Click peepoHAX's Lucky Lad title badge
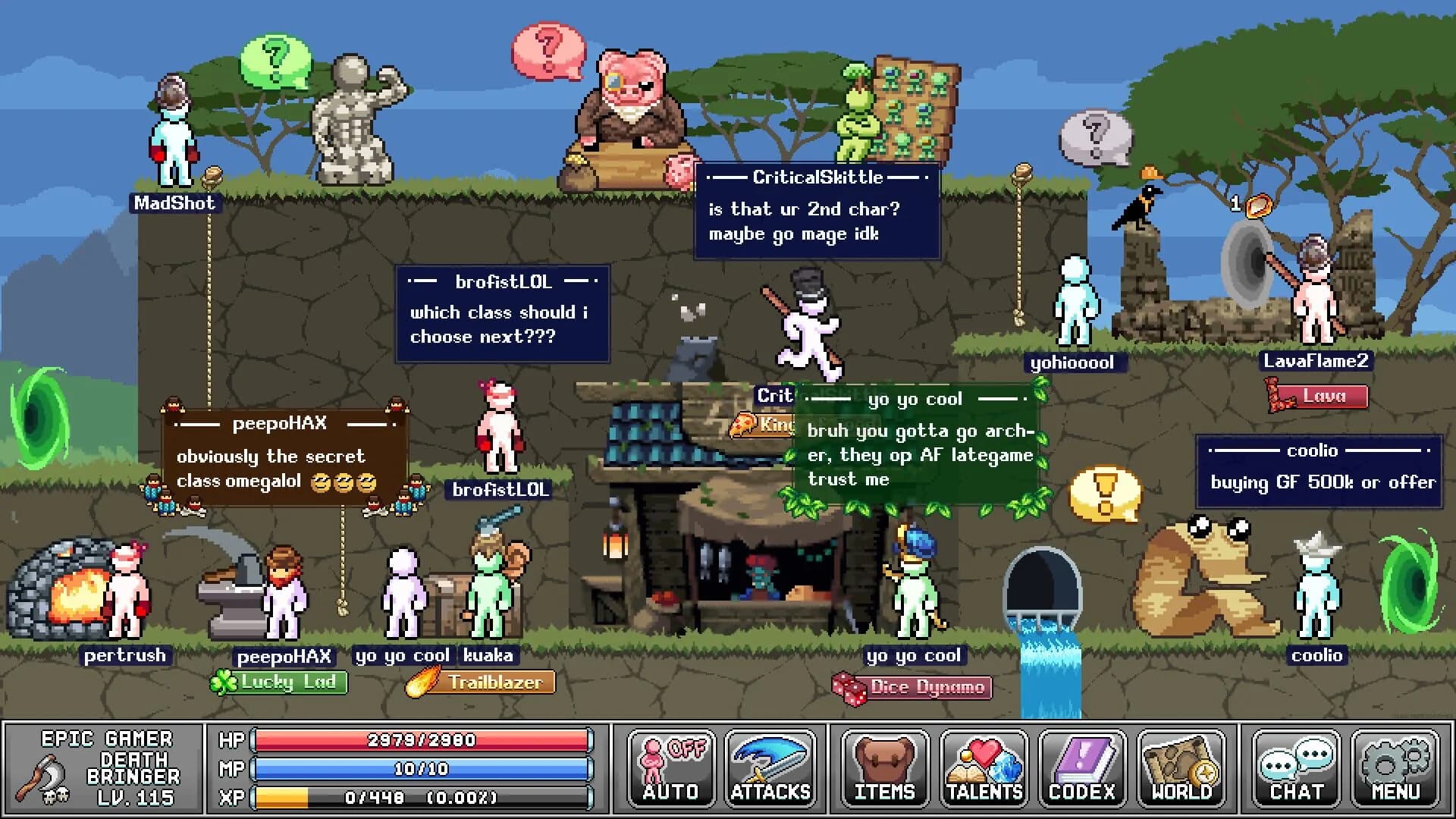1456x819 pixels. [281, 682]
